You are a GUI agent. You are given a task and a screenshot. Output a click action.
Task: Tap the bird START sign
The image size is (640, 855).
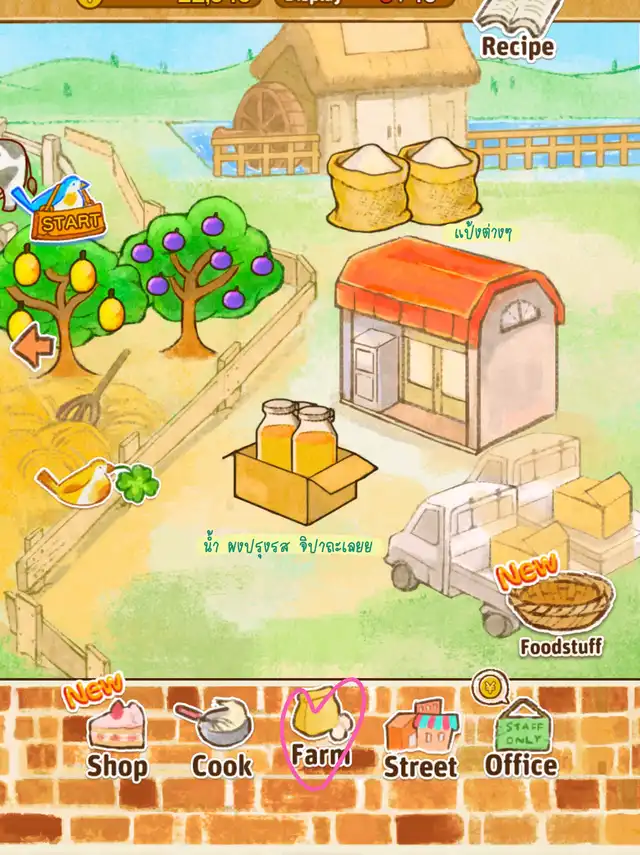coord(67,211)
